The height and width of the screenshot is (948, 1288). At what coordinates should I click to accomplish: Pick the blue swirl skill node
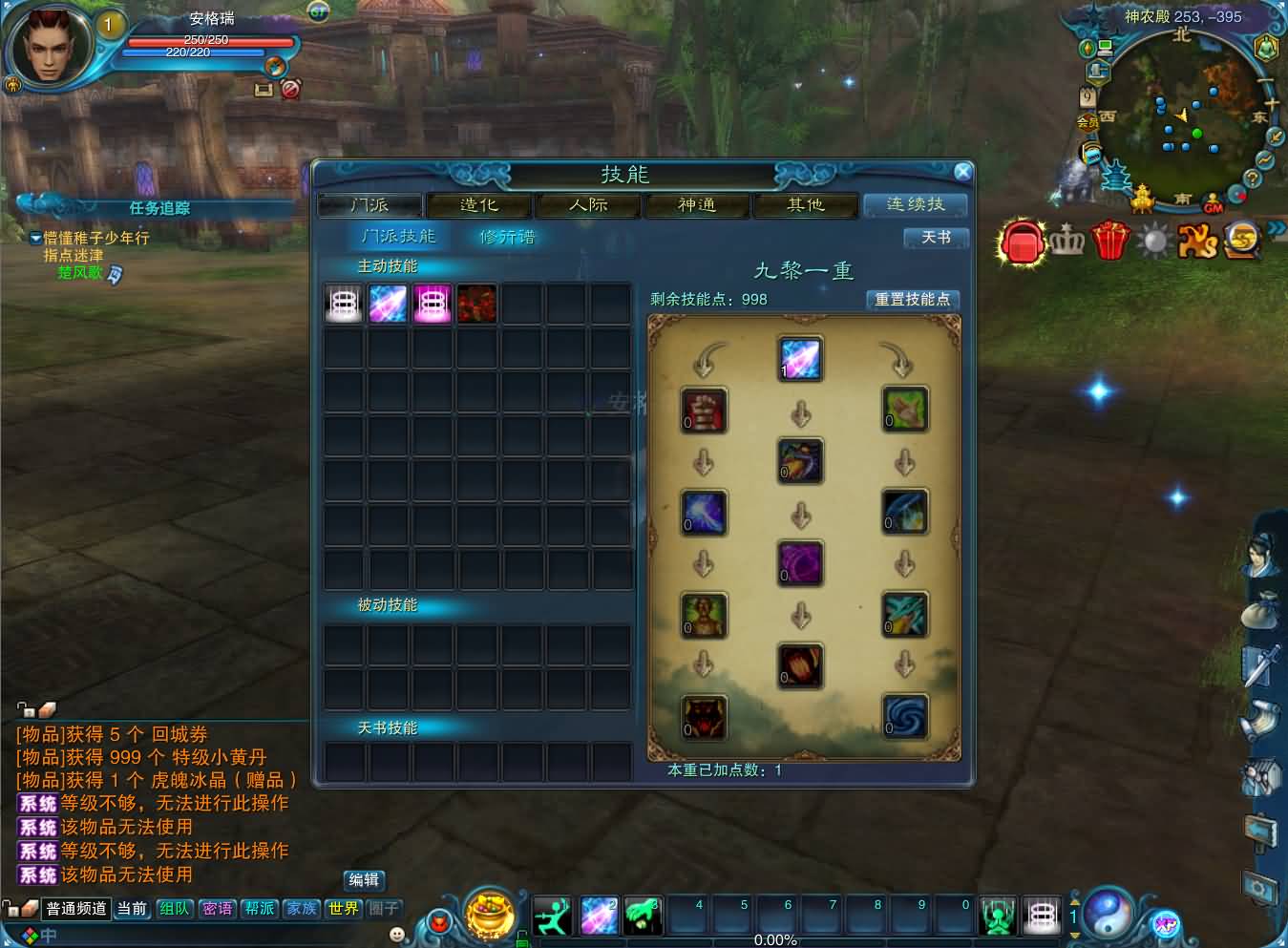point(904,716)
